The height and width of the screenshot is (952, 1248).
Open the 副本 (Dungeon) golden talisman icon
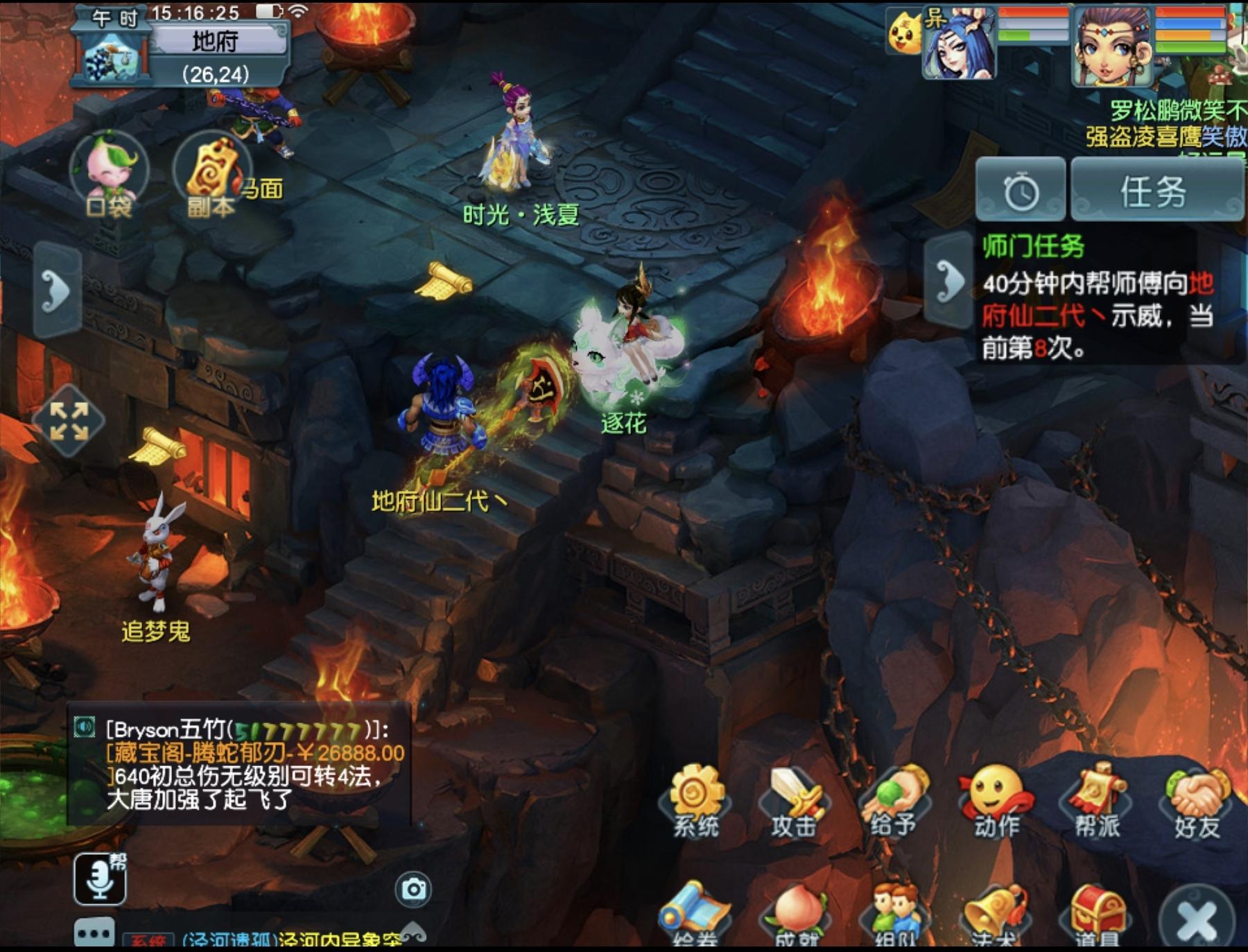pyautogui.click(x=212, y=175)
